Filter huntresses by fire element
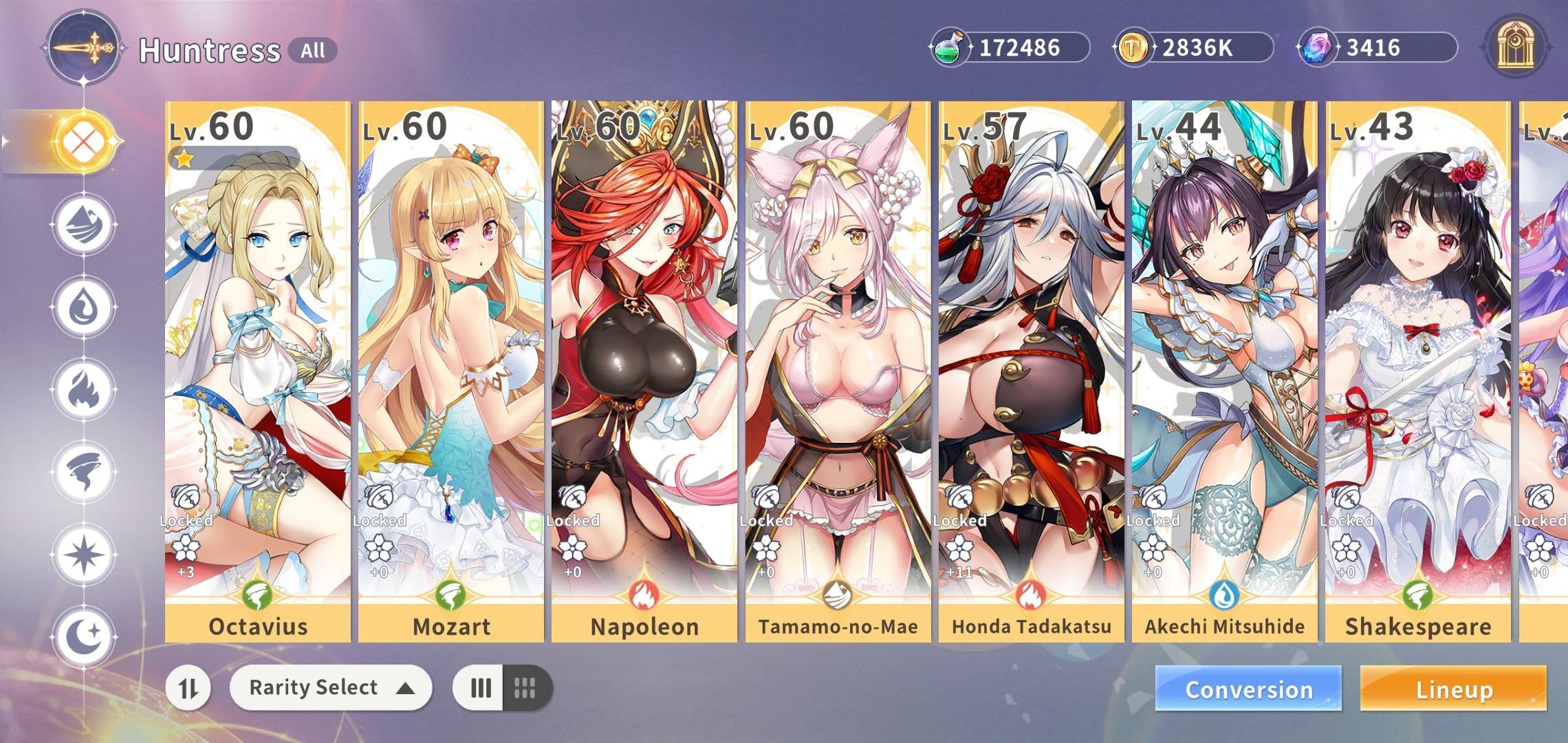 [84, 389]
